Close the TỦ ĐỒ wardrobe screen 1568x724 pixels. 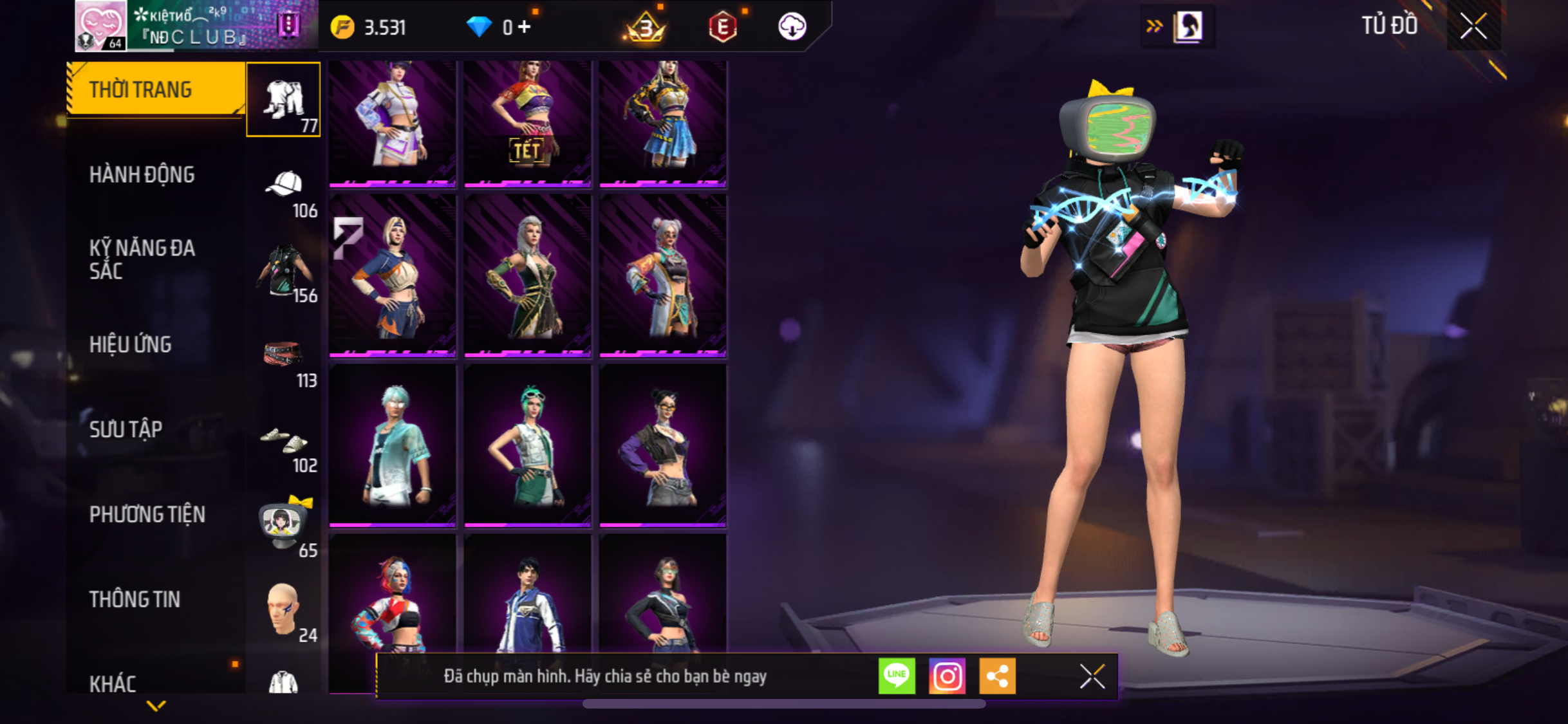pos(1473,26)
